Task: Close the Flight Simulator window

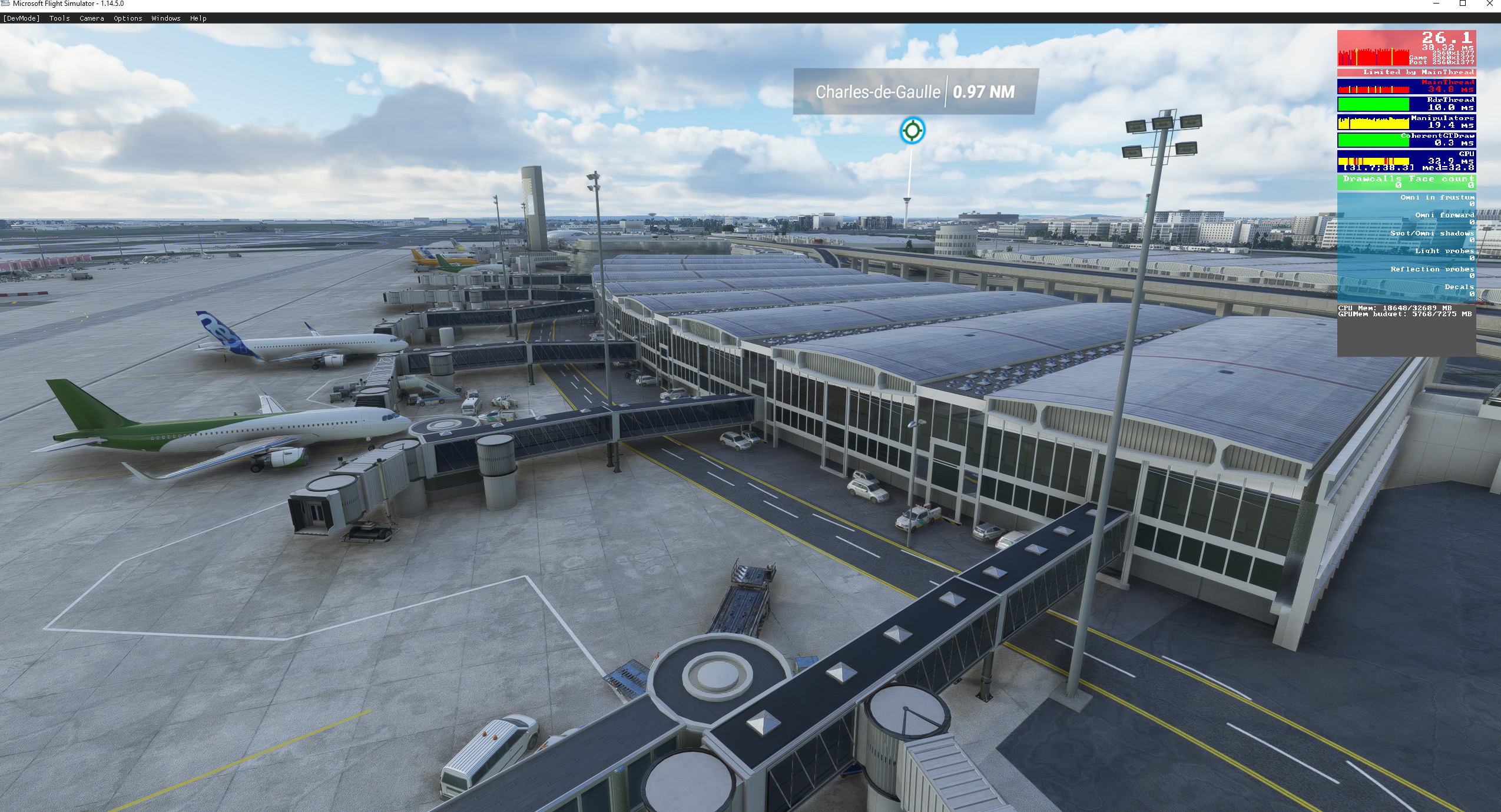Action: [1489, 4]
